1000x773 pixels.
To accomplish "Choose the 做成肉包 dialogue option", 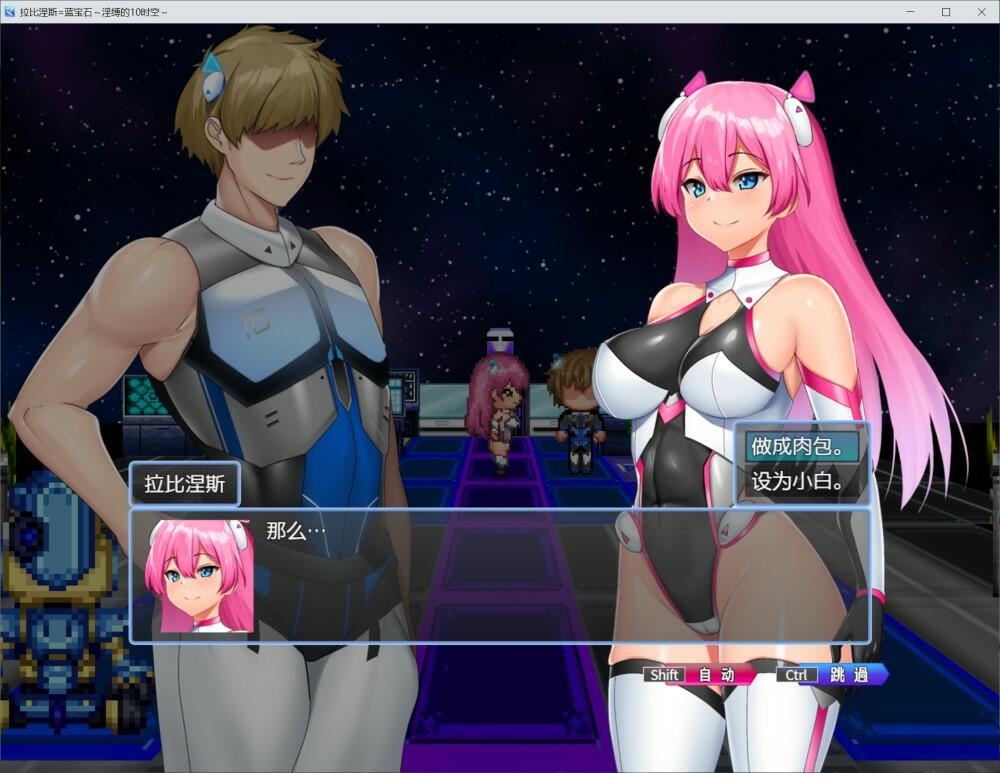I will point(801,446).
